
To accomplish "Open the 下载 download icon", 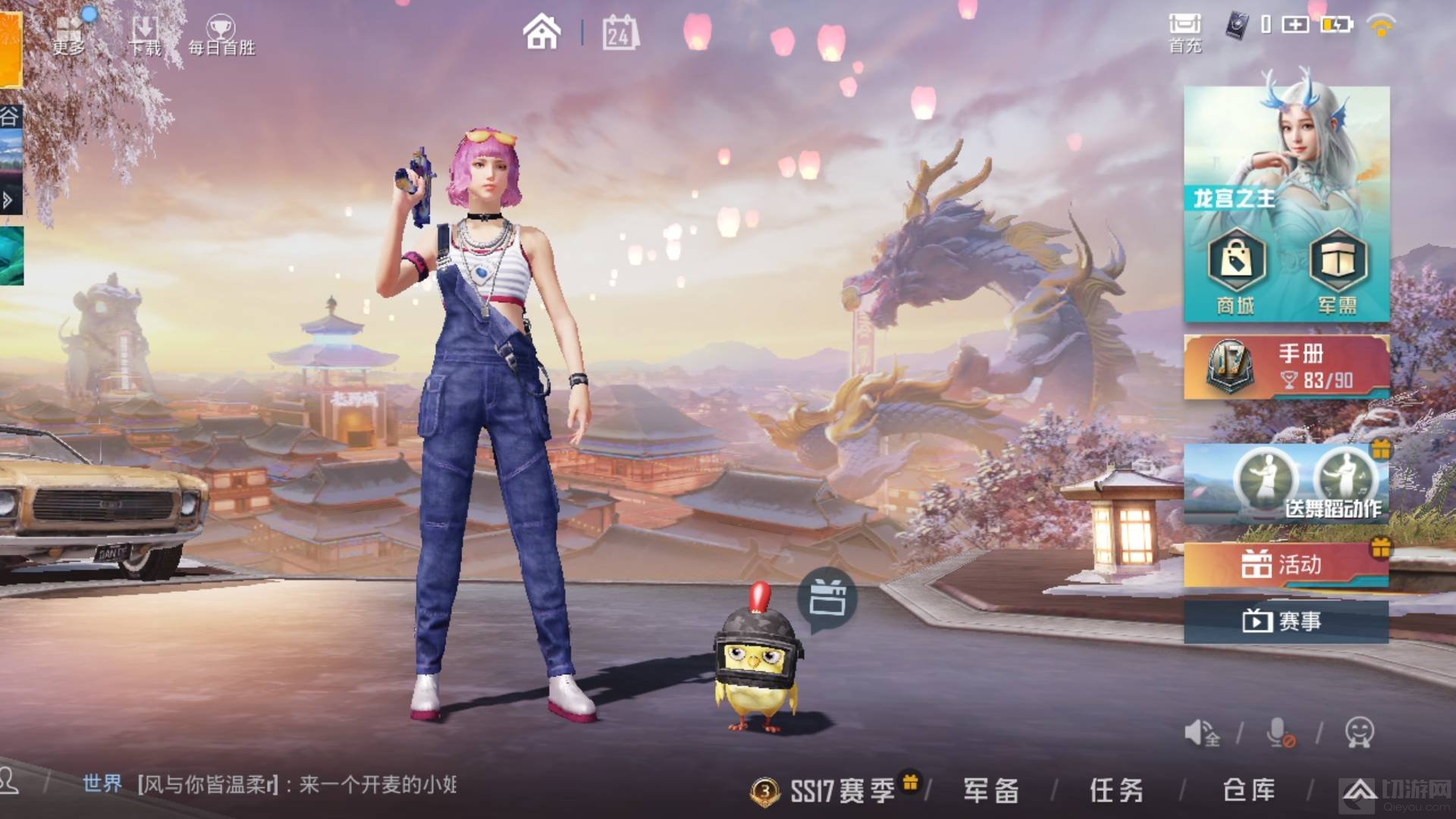I will point(145,36).
